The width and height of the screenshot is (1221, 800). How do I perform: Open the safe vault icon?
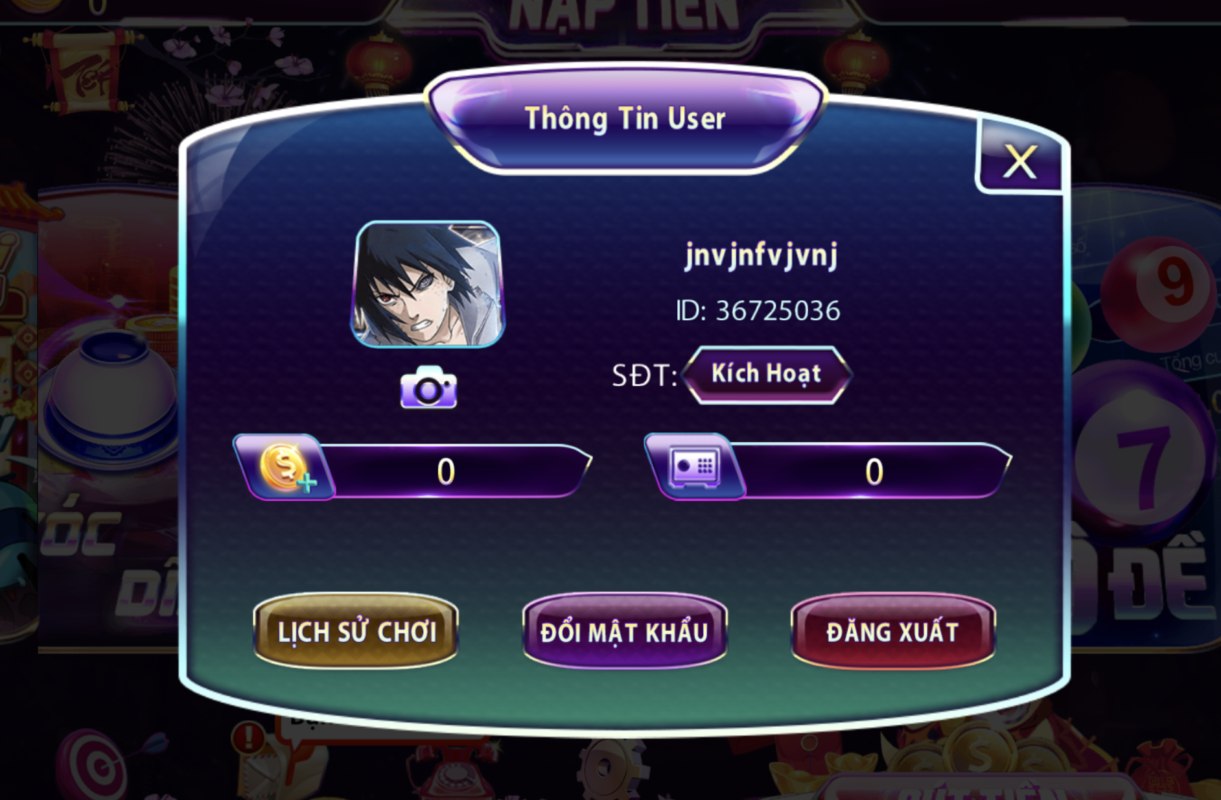coord(694,467)
